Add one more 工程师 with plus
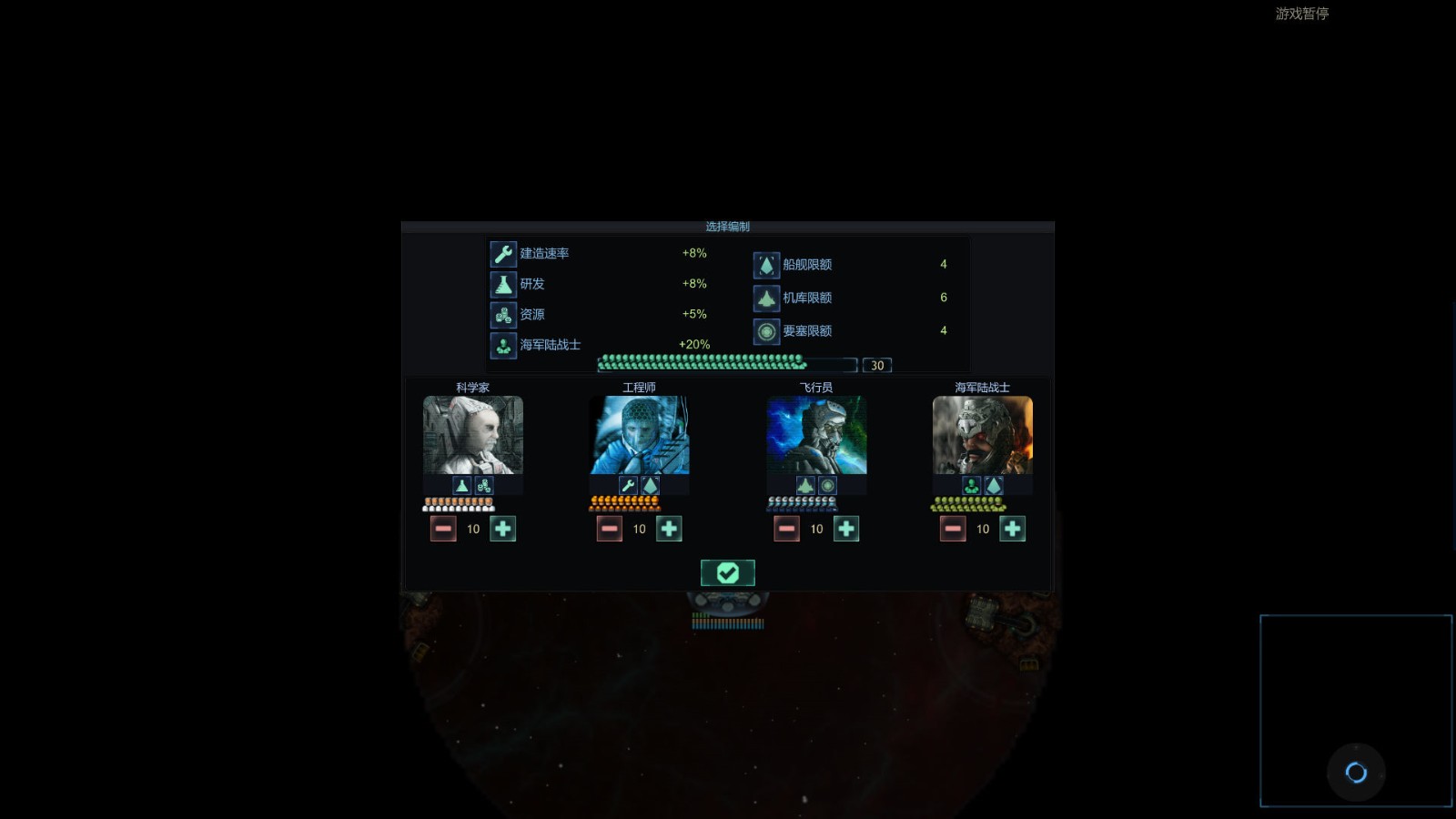The image size is (1456, 819). pyautogui.click(x=669, y=529)
